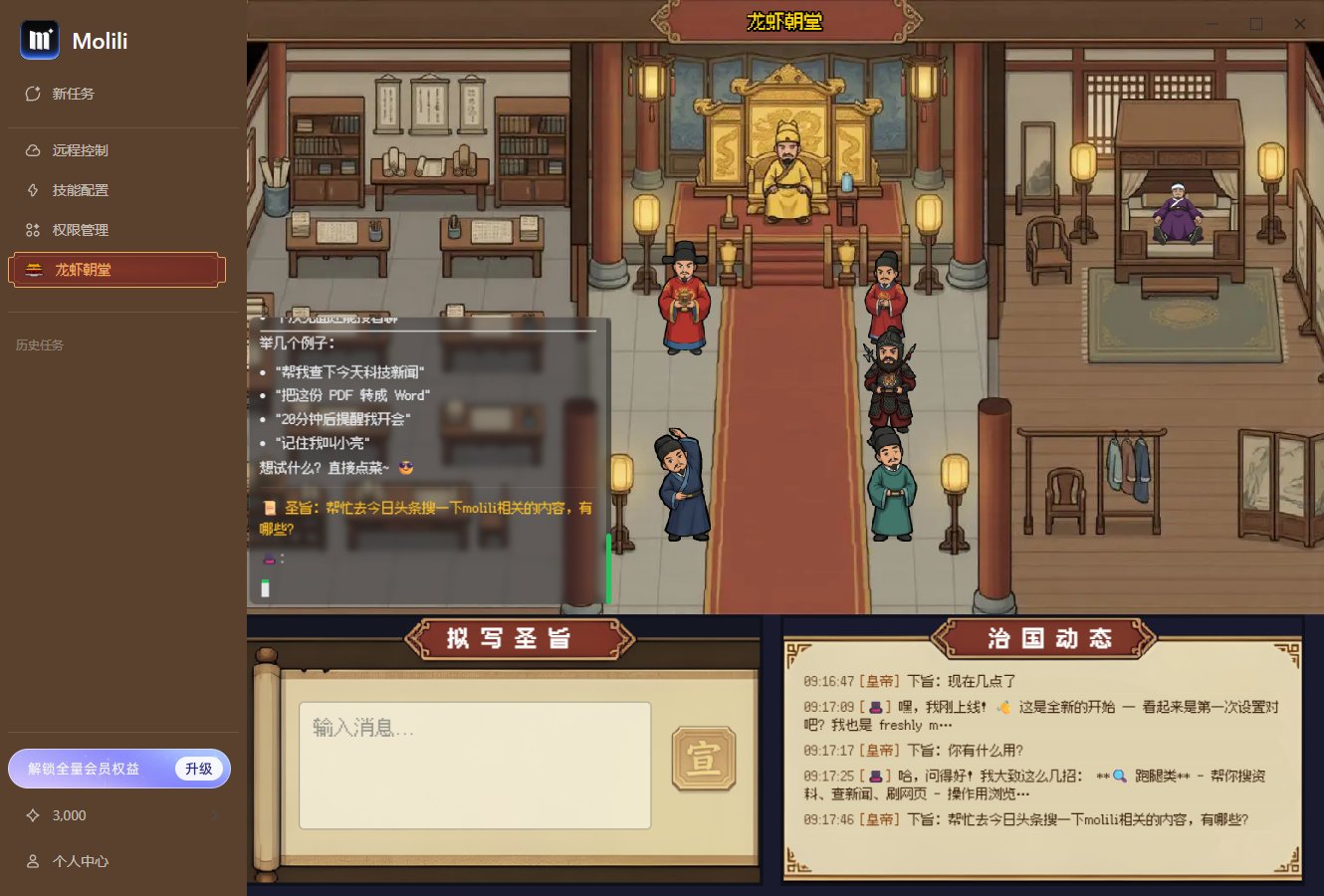Open 技能配置 skill configuration
The image size is (1324, 896).
coord(31,190)
